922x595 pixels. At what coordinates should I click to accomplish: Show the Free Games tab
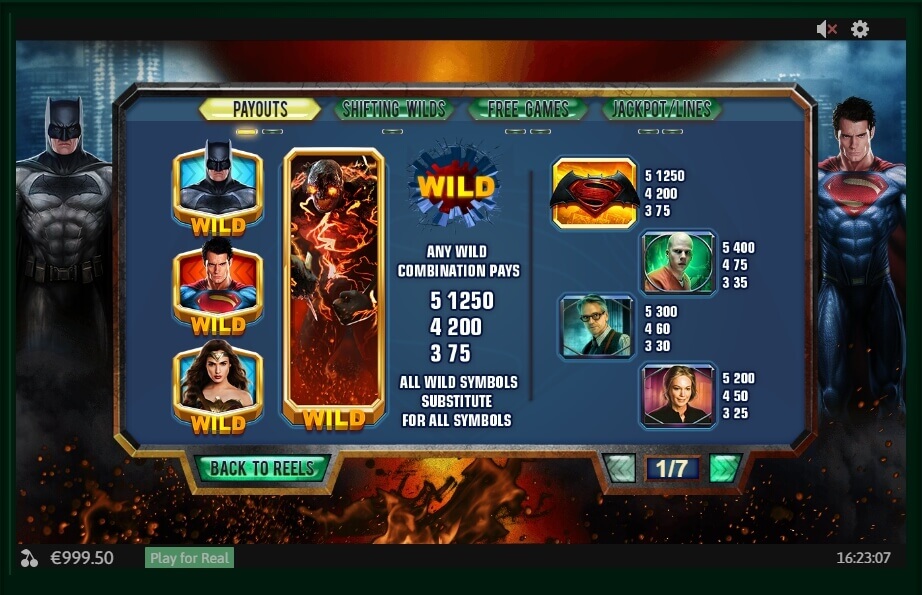click(x=526, y=109)
